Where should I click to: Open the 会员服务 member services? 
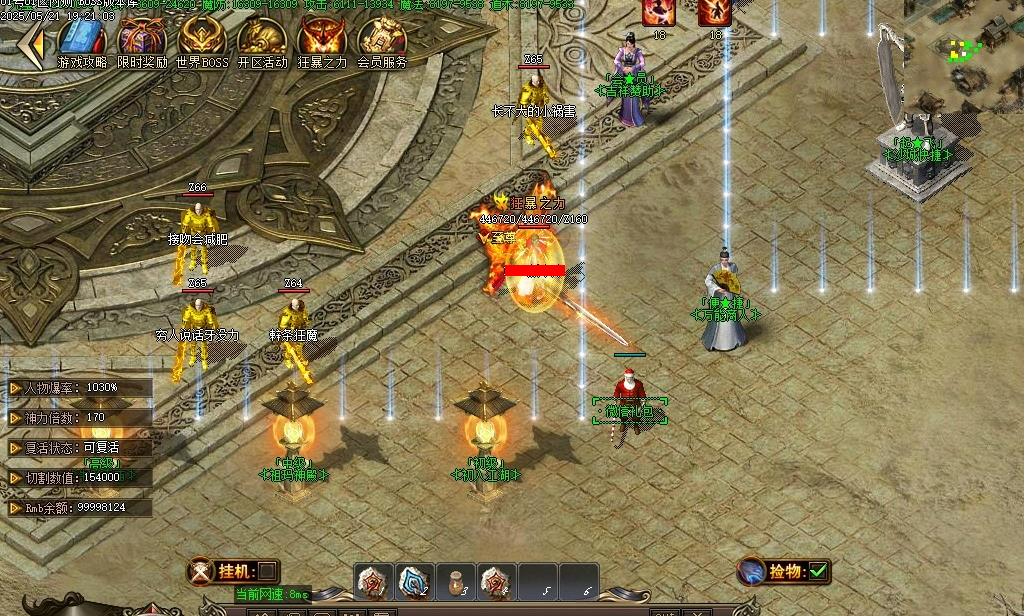pos(382,40)
